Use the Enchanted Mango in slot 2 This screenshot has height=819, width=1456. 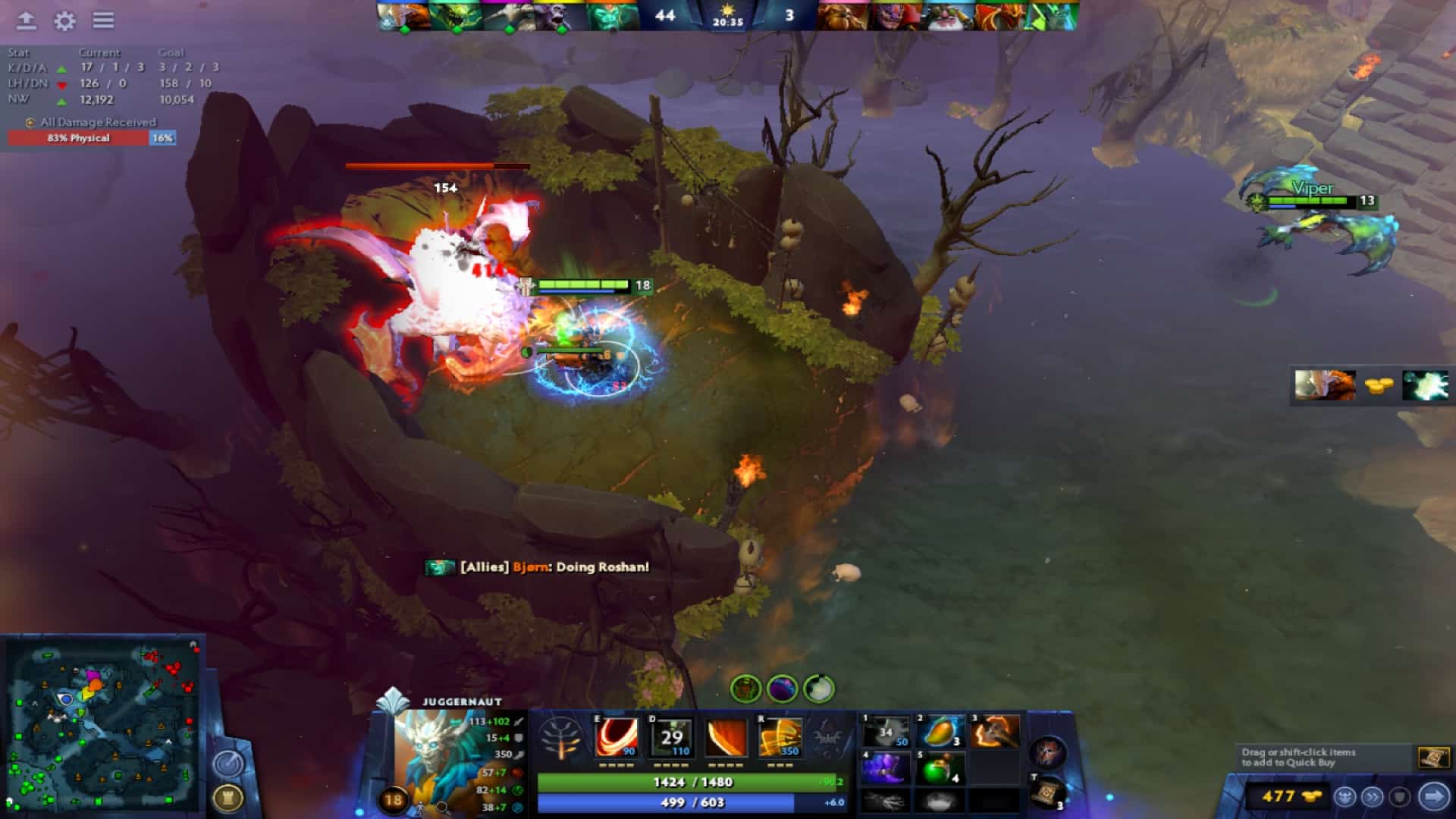(943, 730)
